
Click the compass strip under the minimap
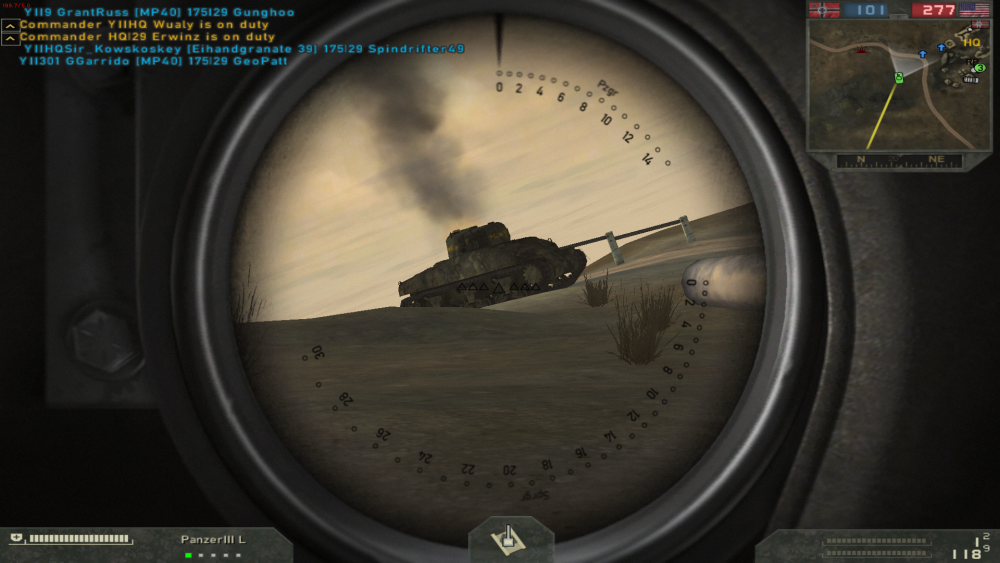click(x=899, y=160)
